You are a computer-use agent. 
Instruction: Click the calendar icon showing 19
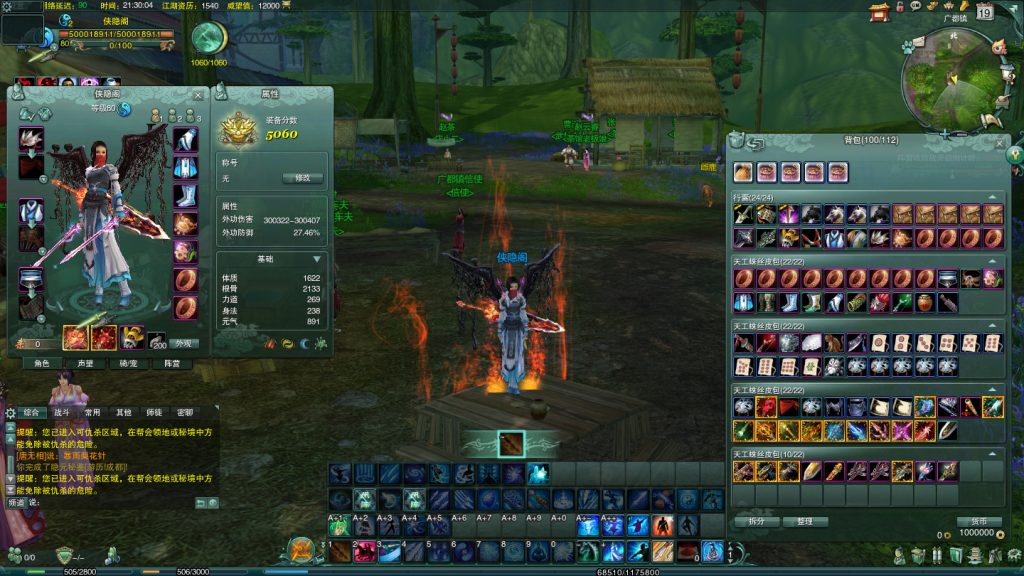click(985, 12)
